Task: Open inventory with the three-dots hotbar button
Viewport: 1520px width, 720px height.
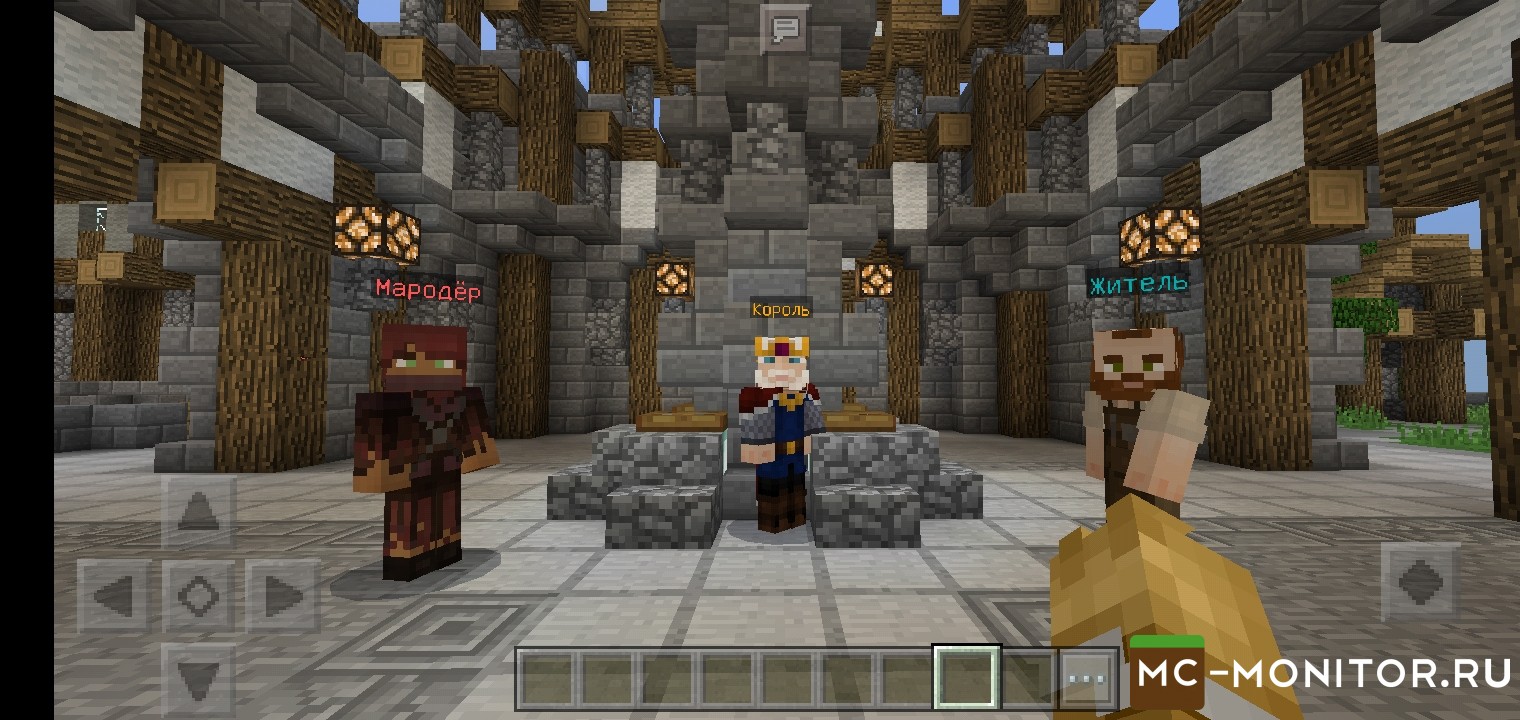Action: (1085, 678)
